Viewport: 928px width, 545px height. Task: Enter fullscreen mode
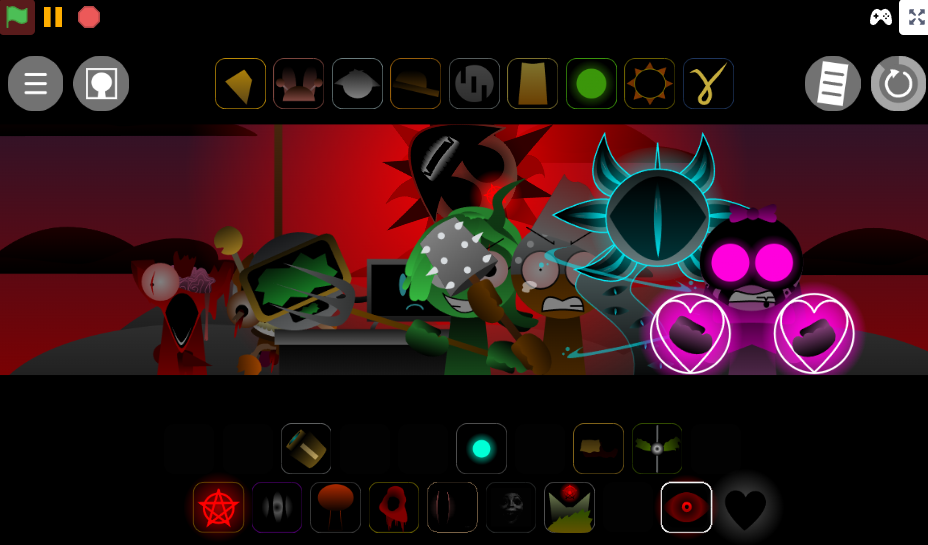[x=914, y=17]
